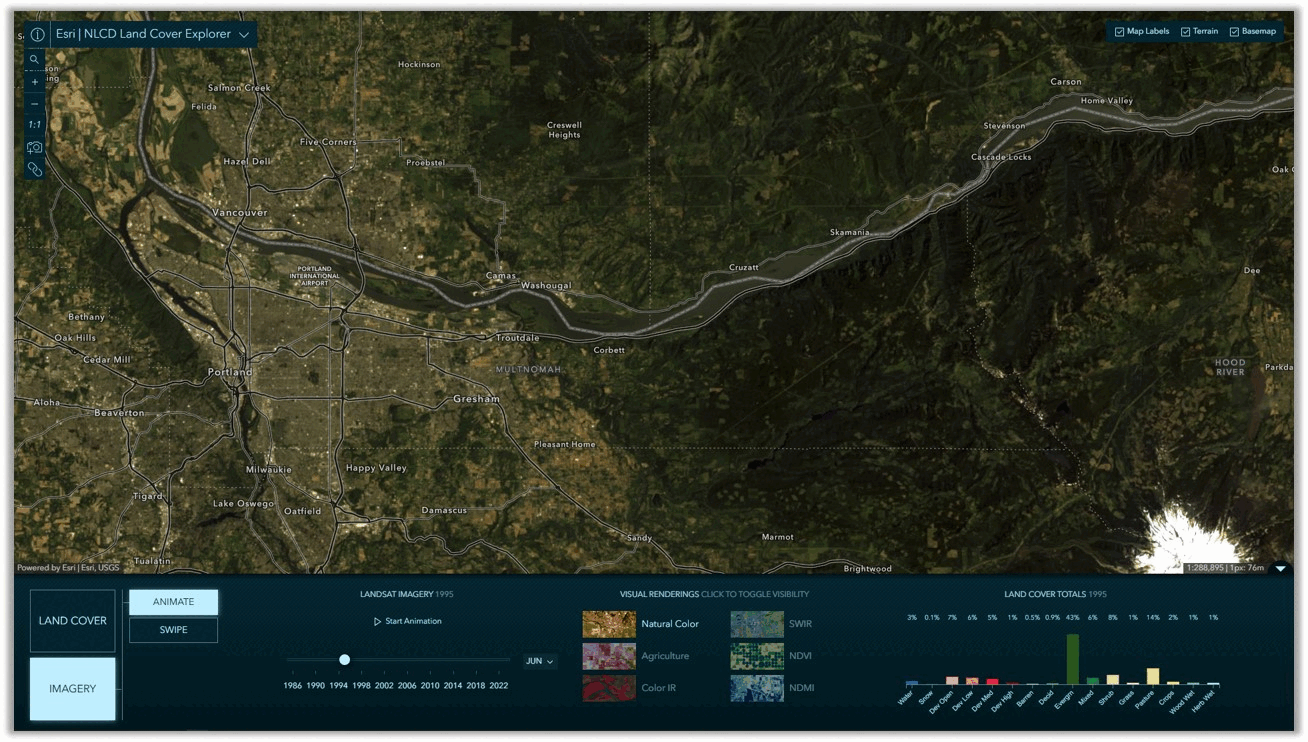Select the Imagery mode button
This screenshot has height=742, width=1308.
point(73,688)
